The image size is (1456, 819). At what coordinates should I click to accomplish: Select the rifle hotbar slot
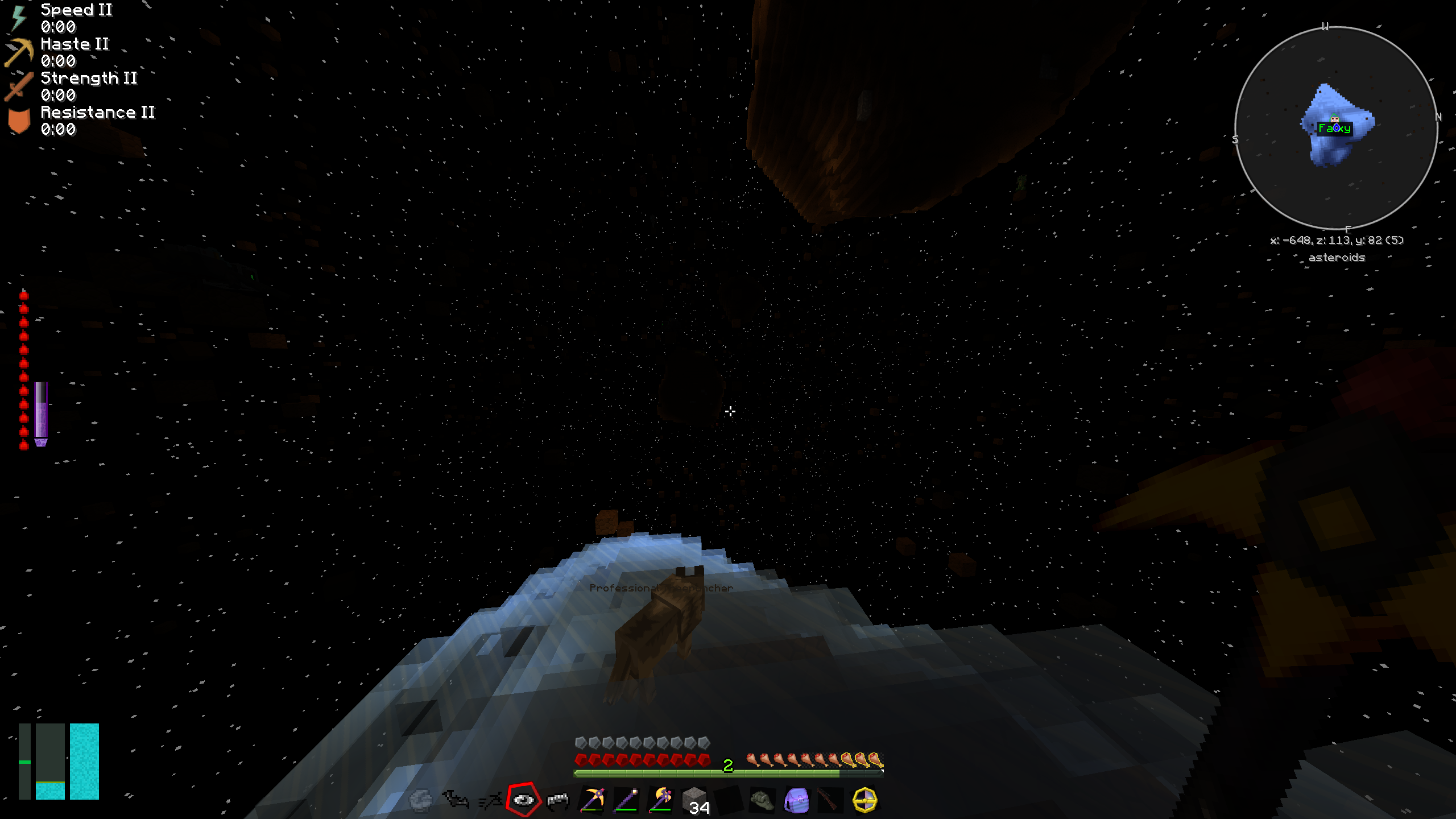[x=830, y=800]
